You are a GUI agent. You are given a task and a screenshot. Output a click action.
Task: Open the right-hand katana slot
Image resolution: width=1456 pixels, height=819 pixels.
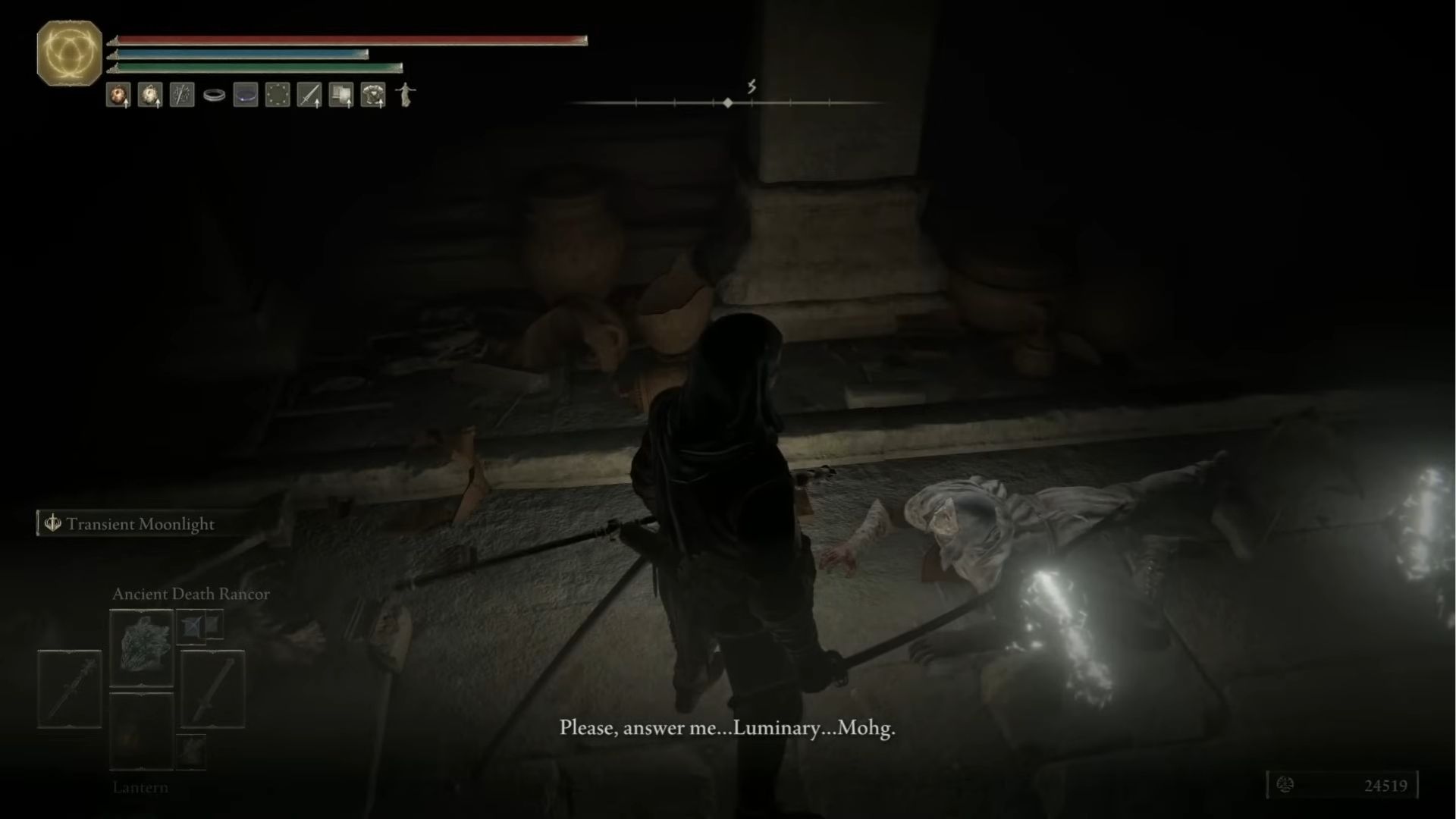point(214,688)
